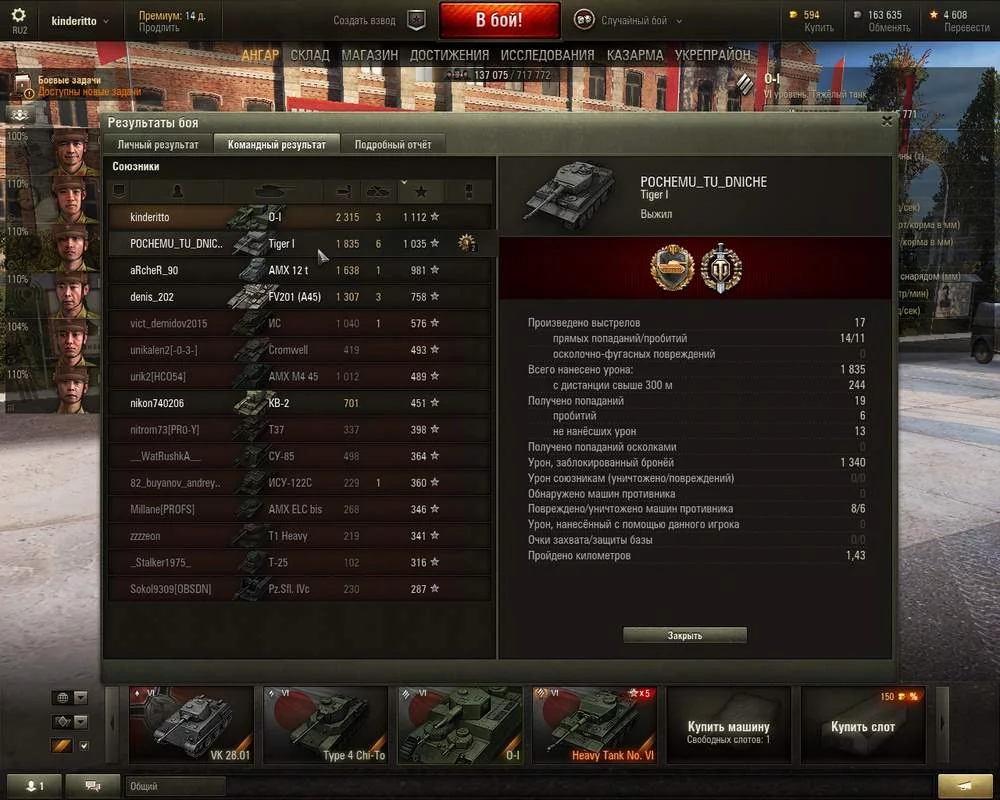Select the Командный результат tab
The height and width of the screenshot is (800, 1000).
click(x=277, y=145)
